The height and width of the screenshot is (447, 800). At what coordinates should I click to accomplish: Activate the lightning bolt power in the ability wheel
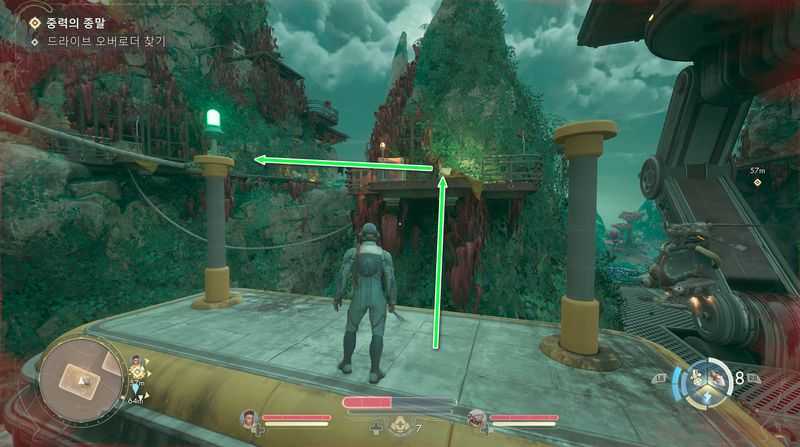[709, 395]
